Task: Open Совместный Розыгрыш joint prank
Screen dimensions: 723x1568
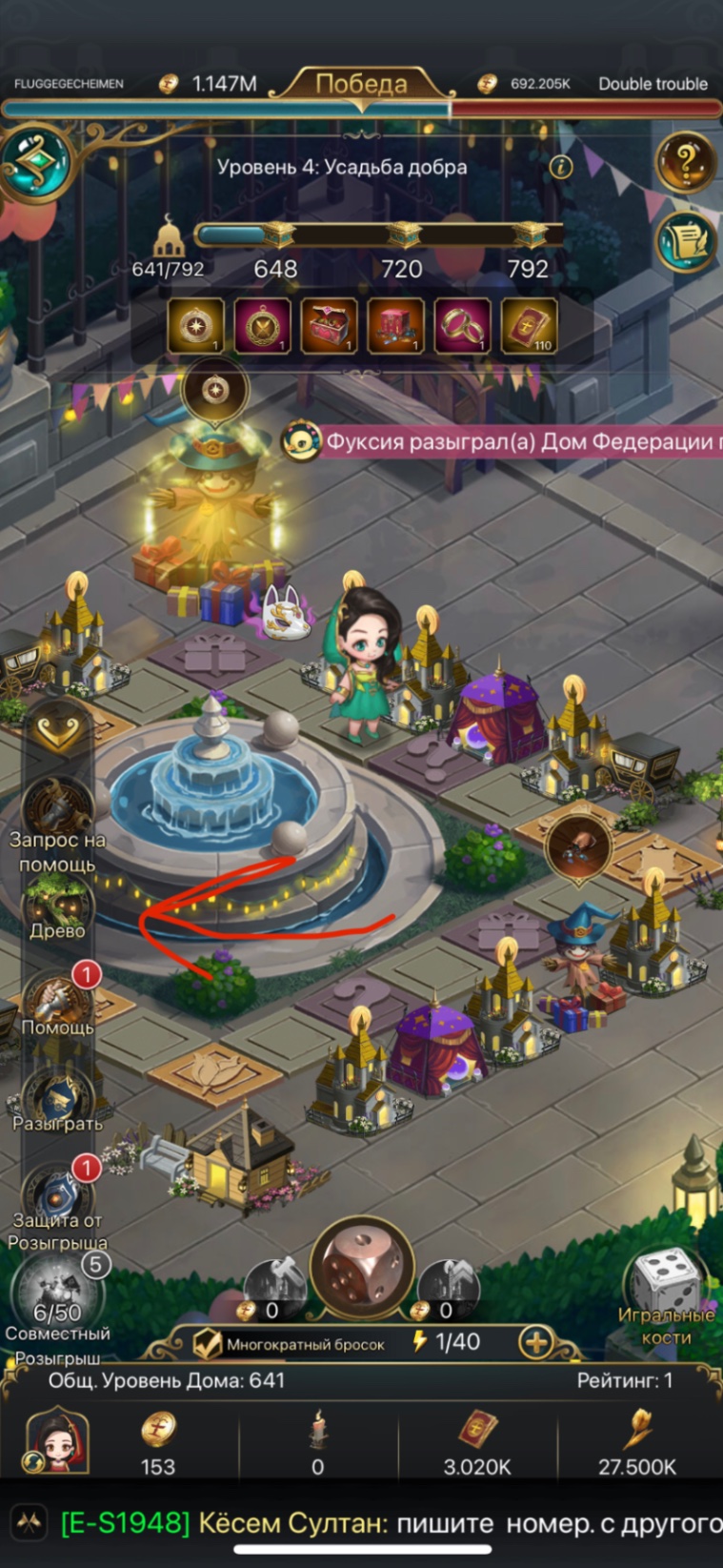Action: coord(57,1301)
